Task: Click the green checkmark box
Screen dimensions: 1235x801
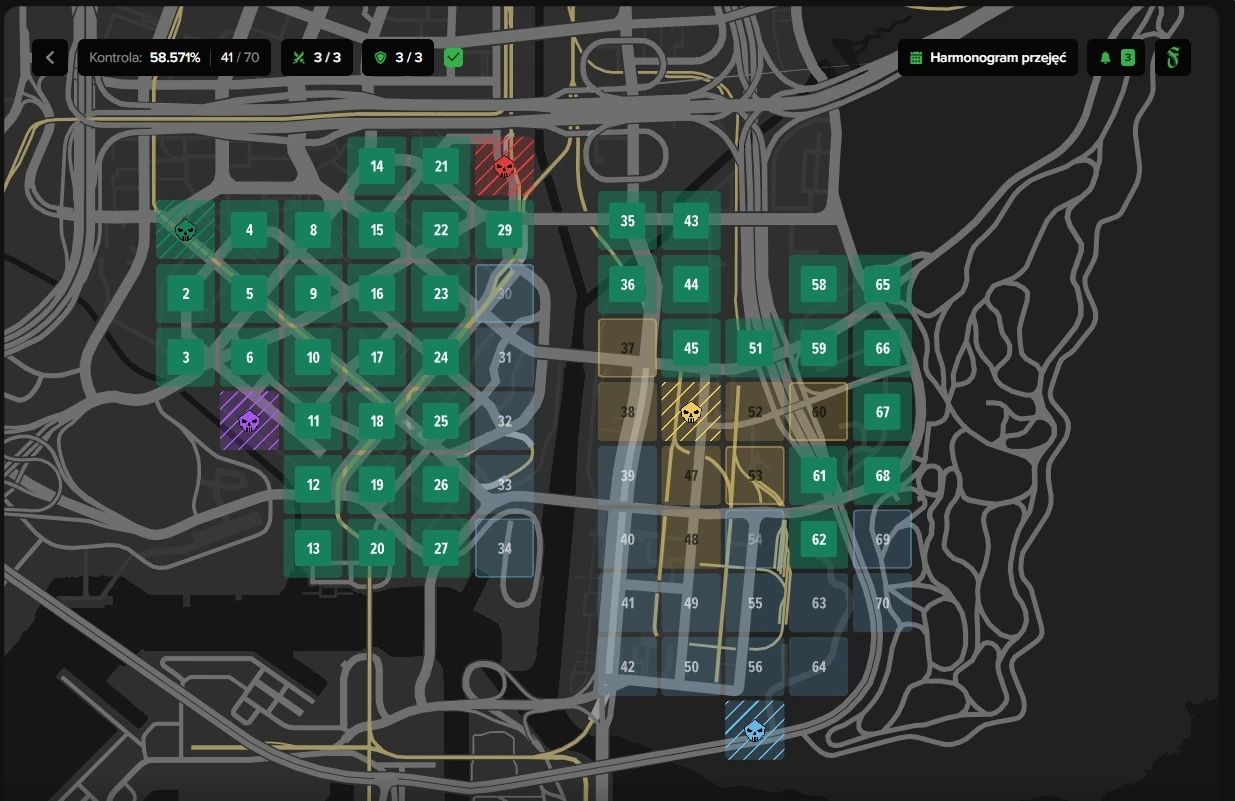Action: [454, 57]
